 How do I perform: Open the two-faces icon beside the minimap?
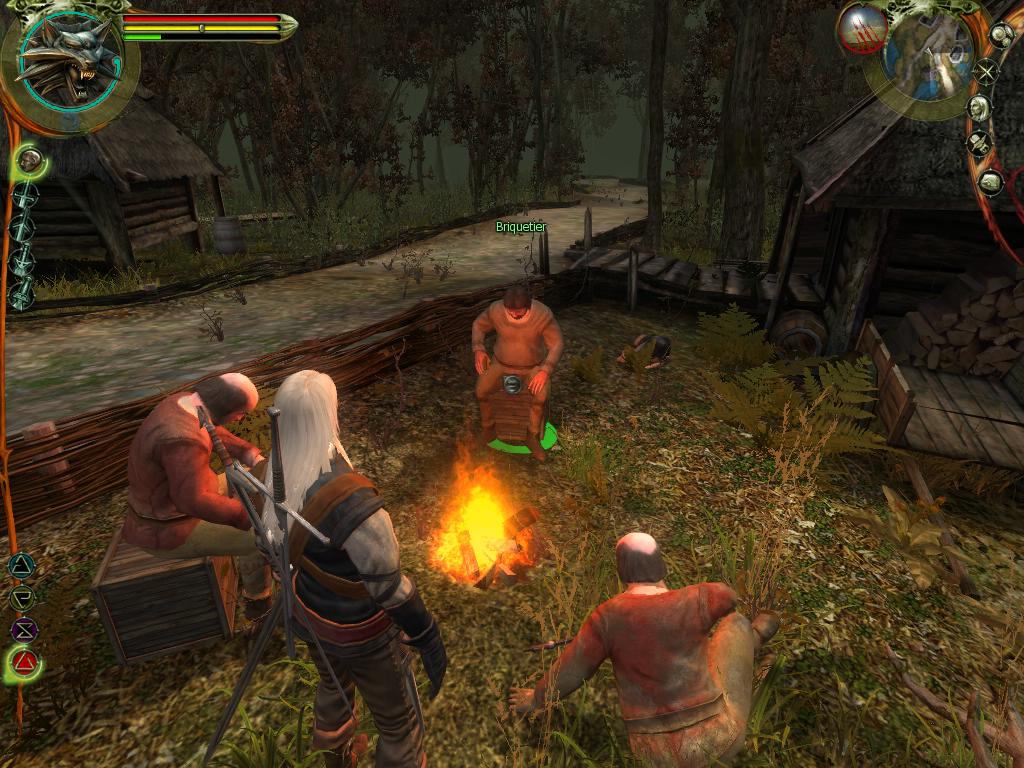1000,35
